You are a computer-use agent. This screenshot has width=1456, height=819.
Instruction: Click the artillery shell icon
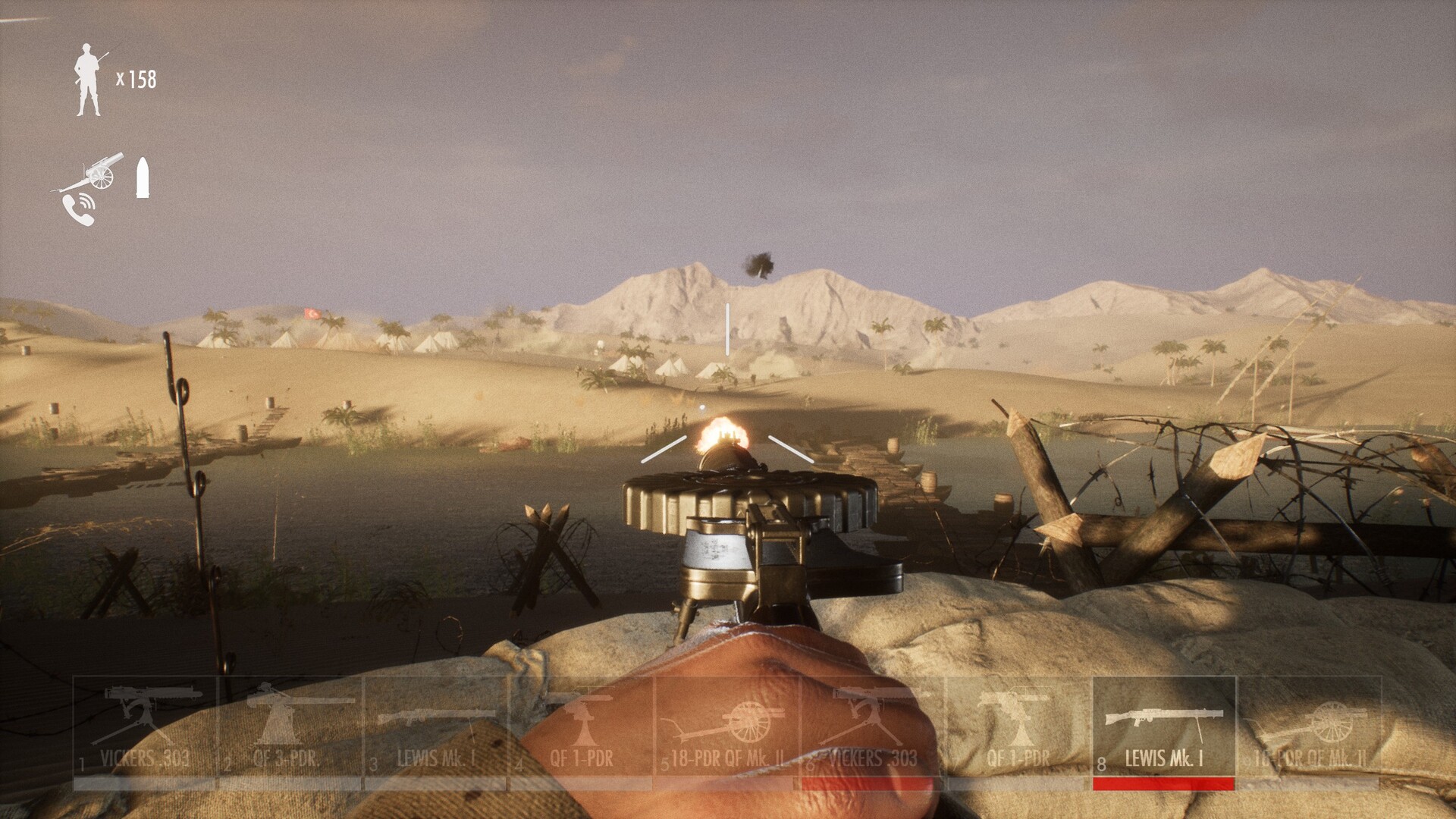(143, 177)
